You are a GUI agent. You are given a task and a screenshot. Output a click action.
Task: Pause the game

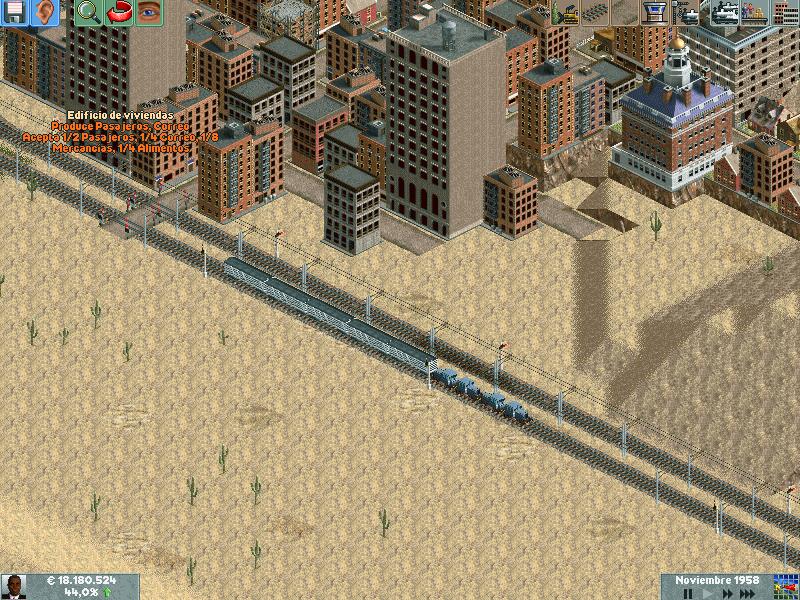[x=688, y=594]
